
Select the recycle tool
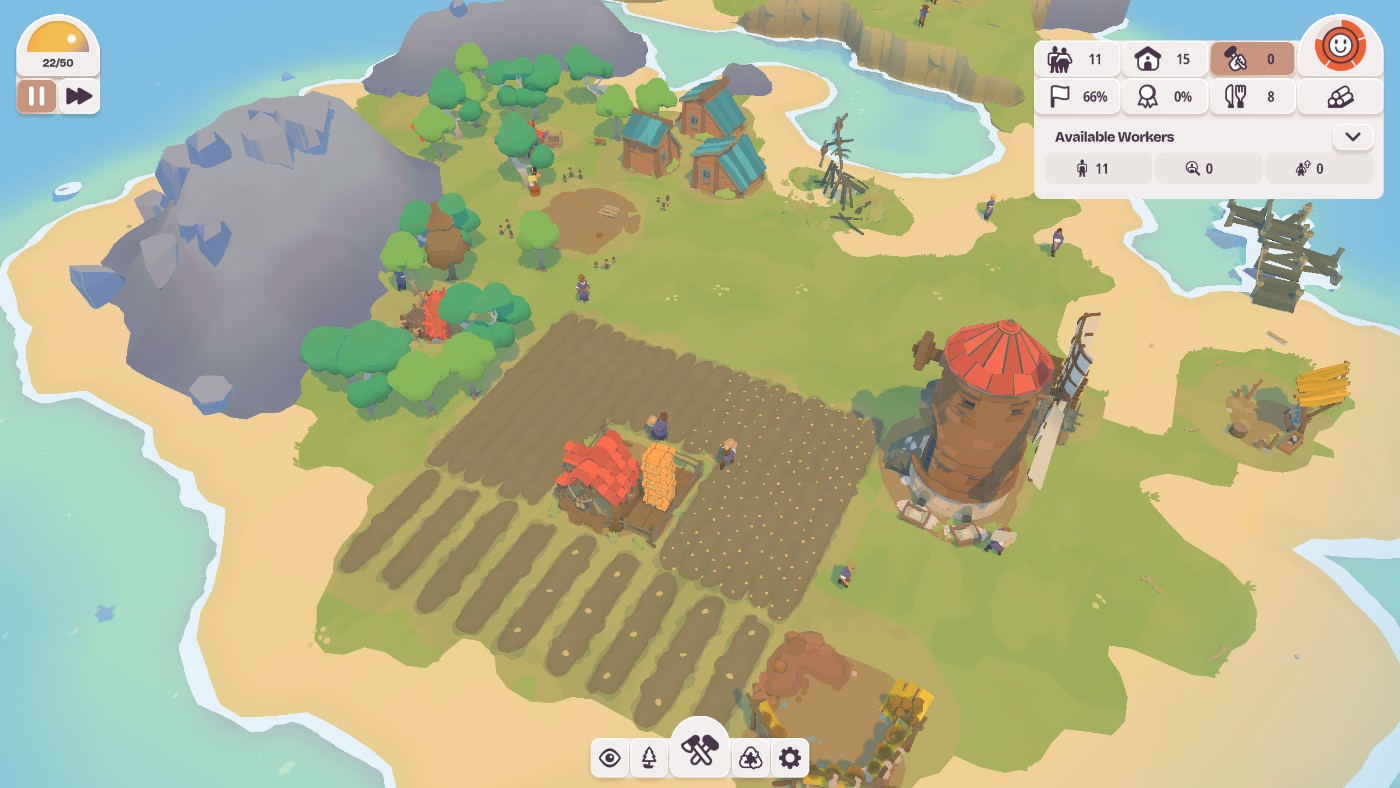tap(750, 758)
